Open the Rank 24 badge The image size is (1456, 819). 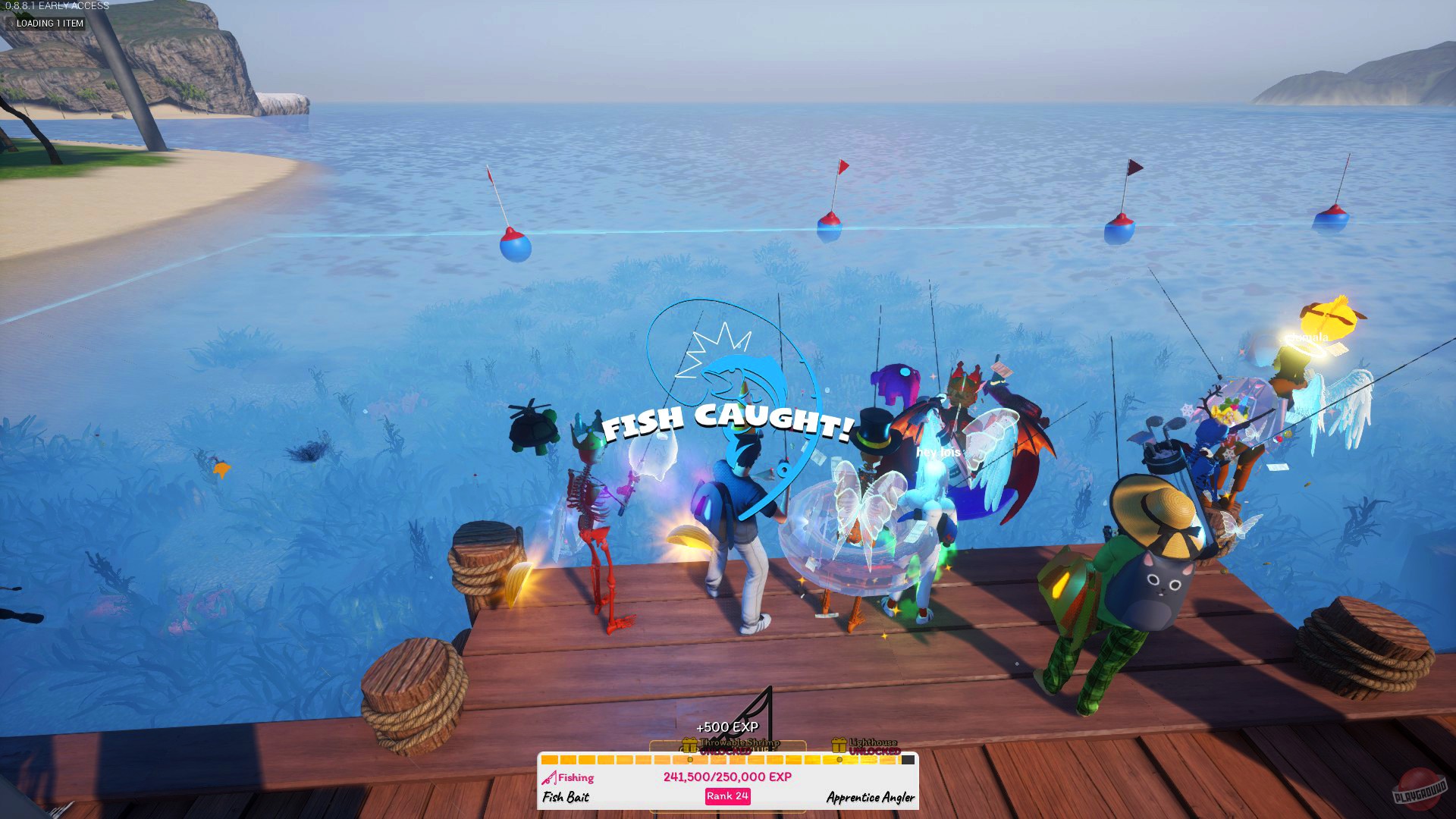pyautogui.click(x=728, y=796)
